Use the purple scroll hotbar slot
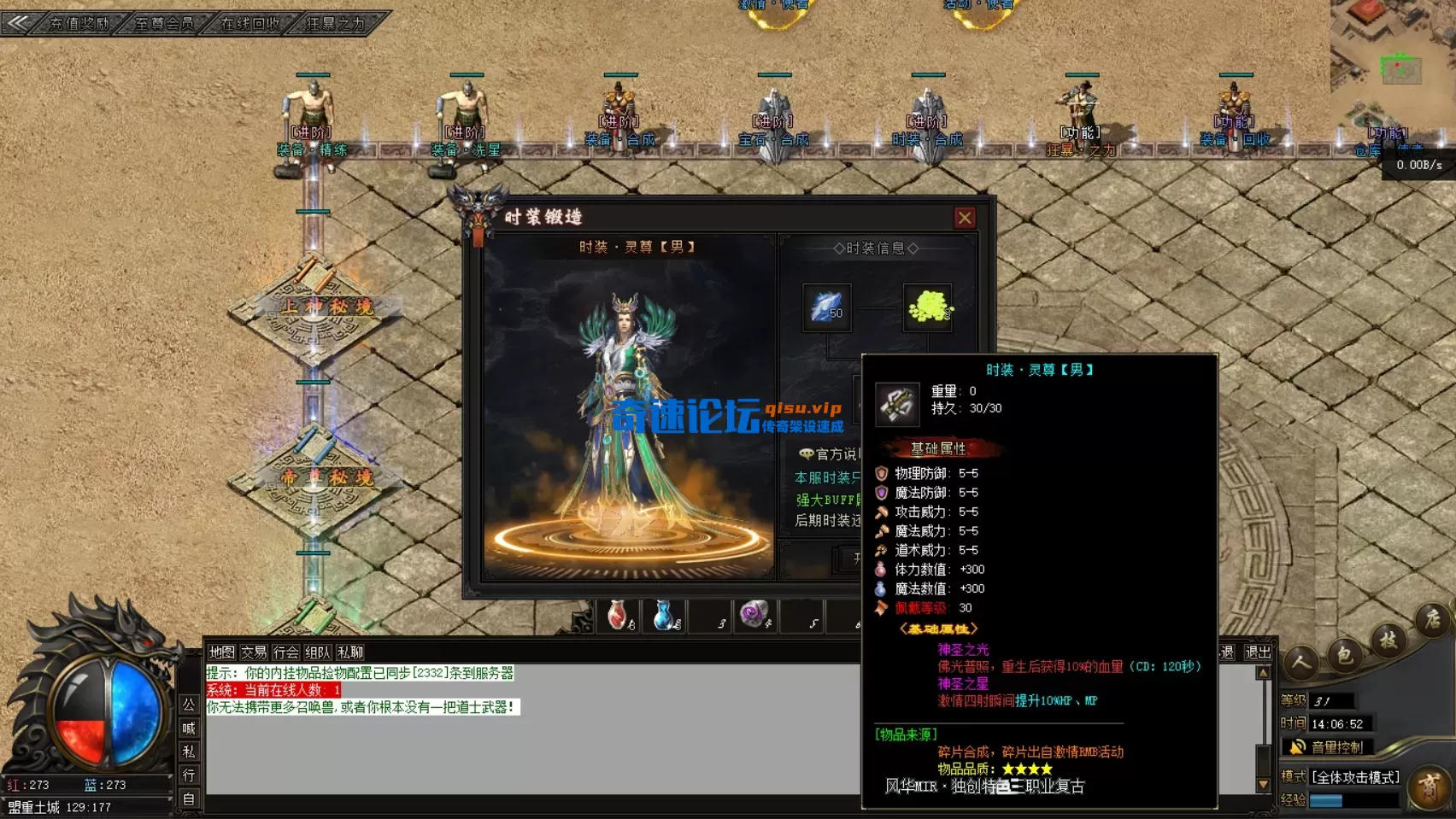This screenshot has height=819, width=1456. (755, 615)
